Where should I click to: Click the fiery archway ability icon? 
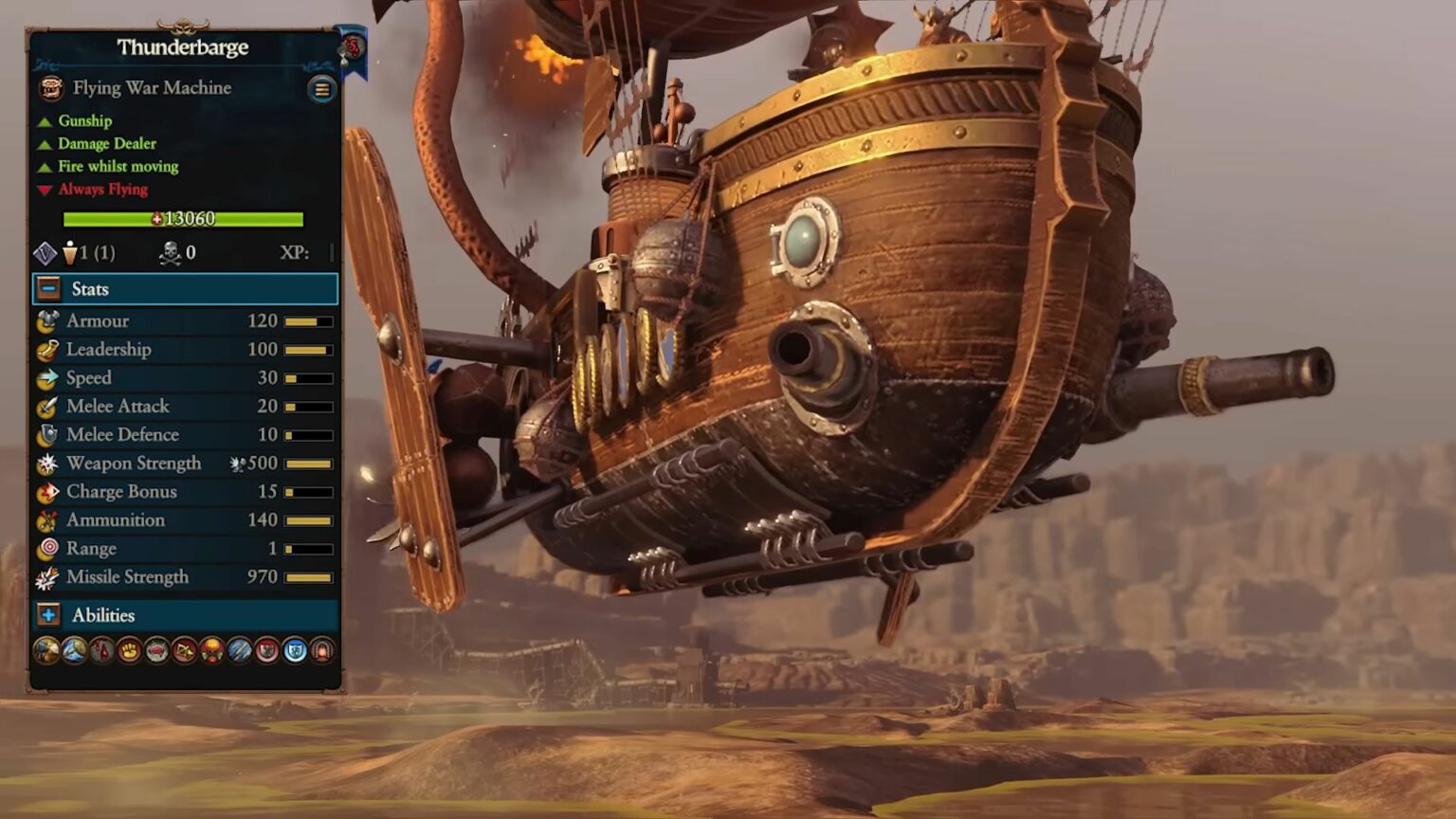322,650
